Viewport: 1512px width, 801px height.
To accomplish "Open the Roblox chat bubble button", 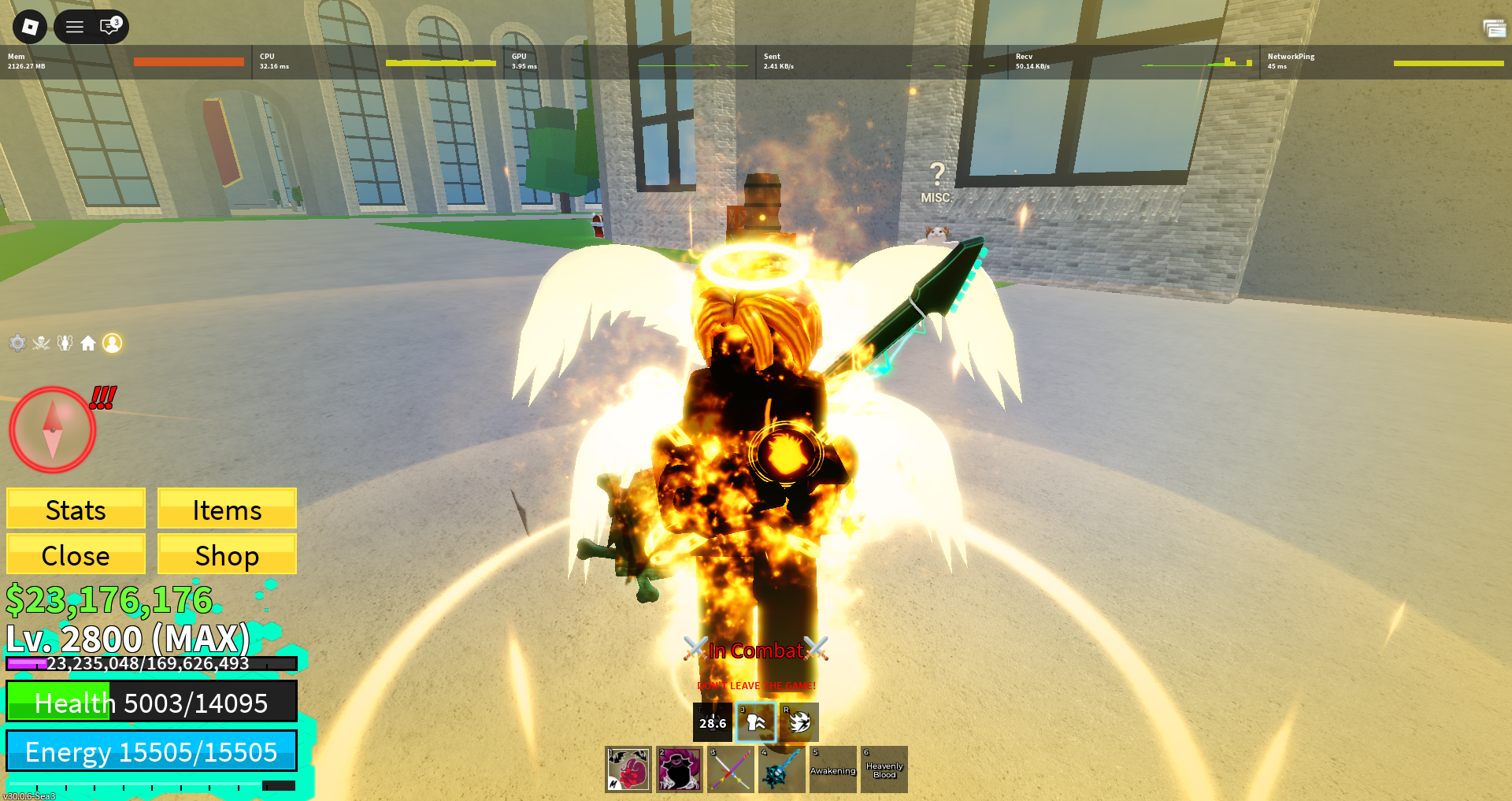I will point(109,27).
